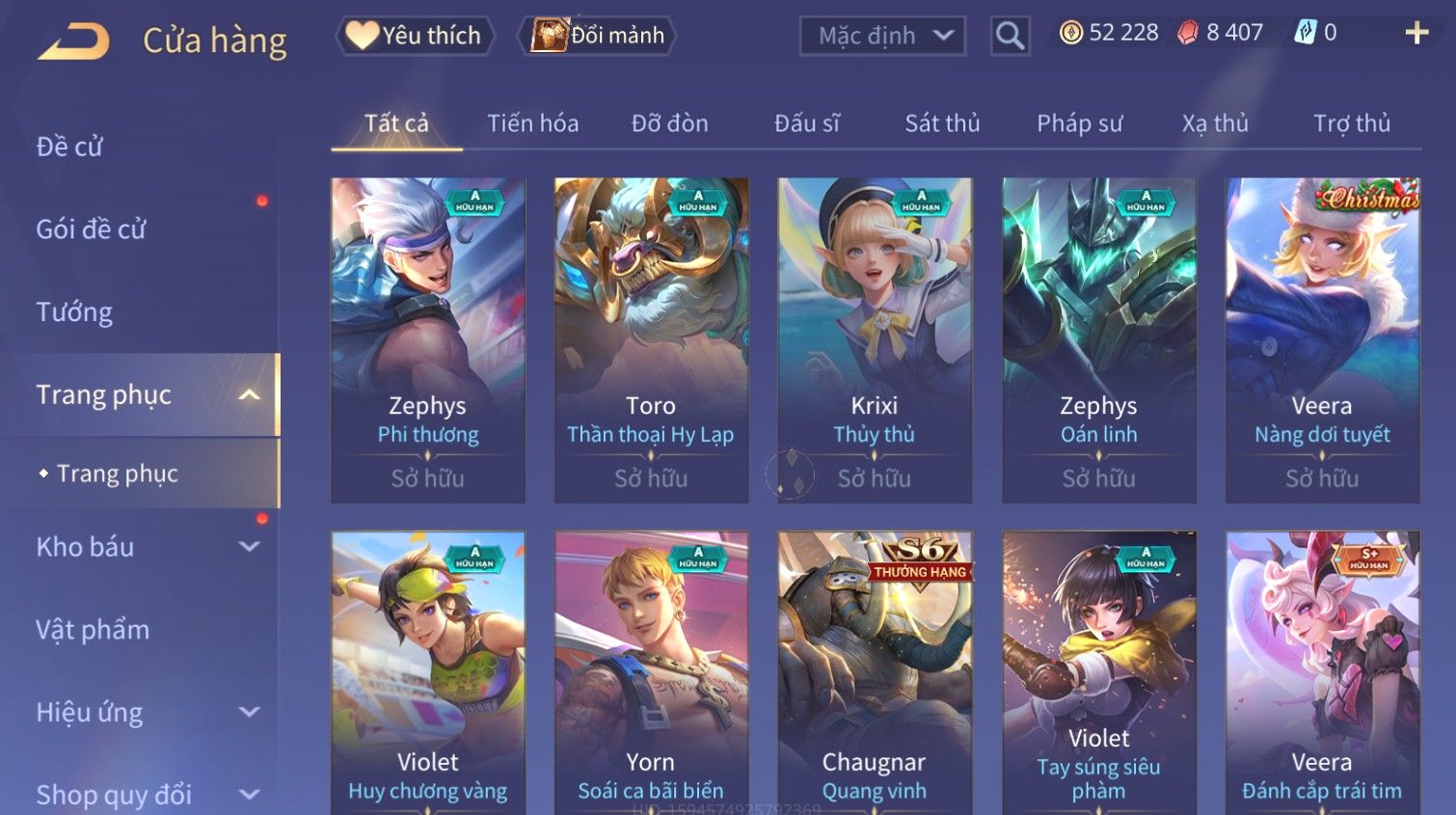Select the Toro Thần thoại Hy Lạp skin
1456x815 pixels.
[x=651, y=340]
